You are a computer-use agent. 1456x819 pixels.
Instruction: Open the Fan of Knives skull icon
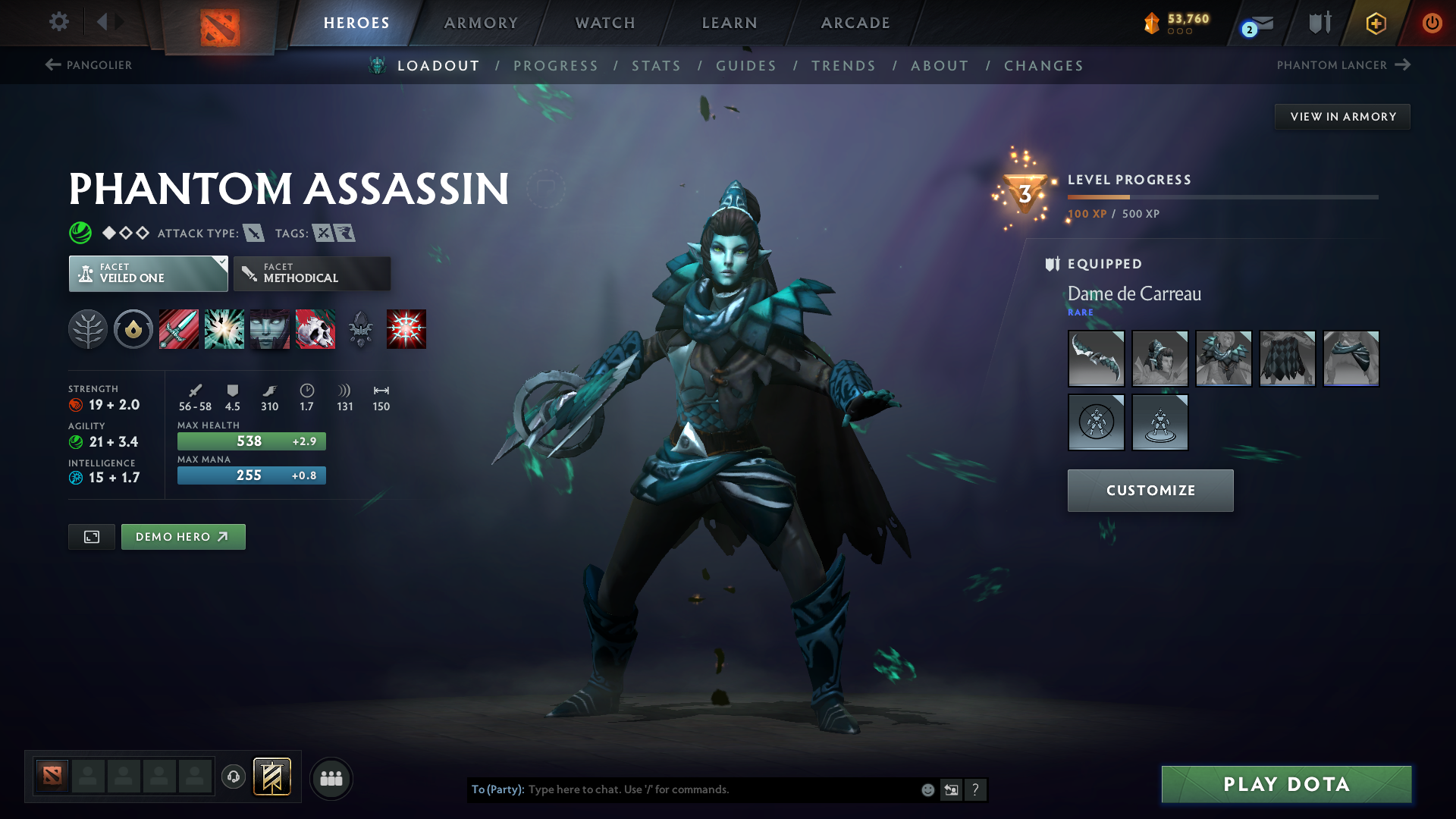pyautogui.click(x=315, y=329)
